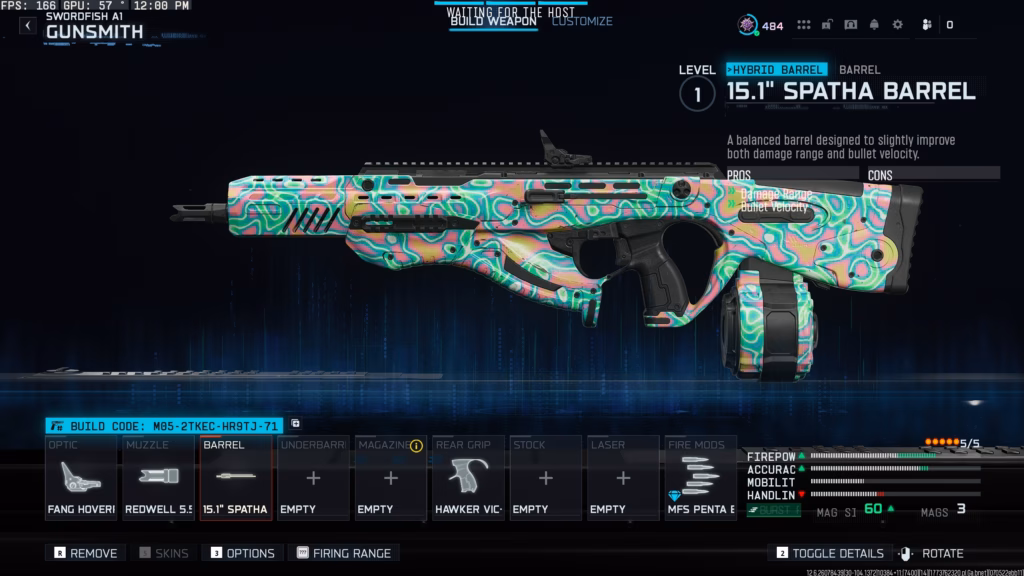
Task: Open the empty Underbarrel attachment slot
Action: pos(313,478)
